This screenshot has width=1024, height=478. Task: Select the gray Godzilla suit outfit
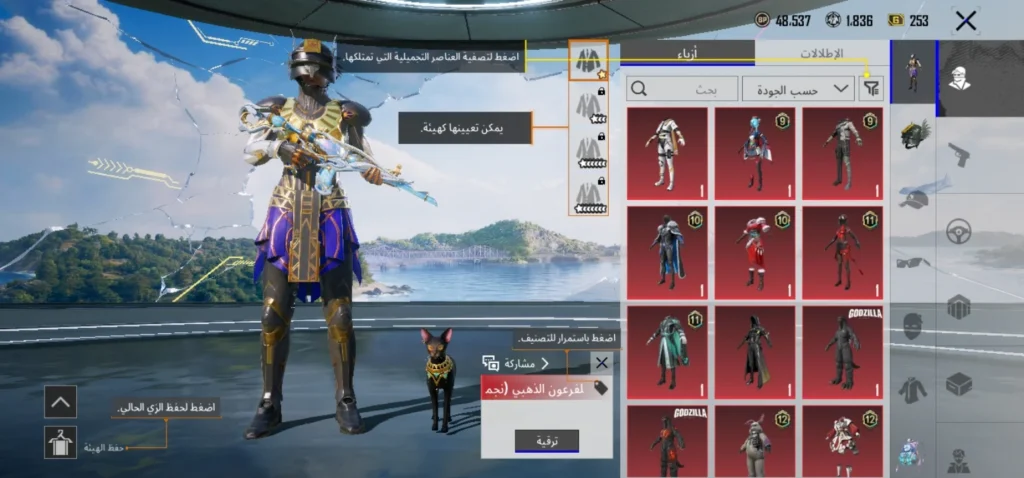(843, 351)
